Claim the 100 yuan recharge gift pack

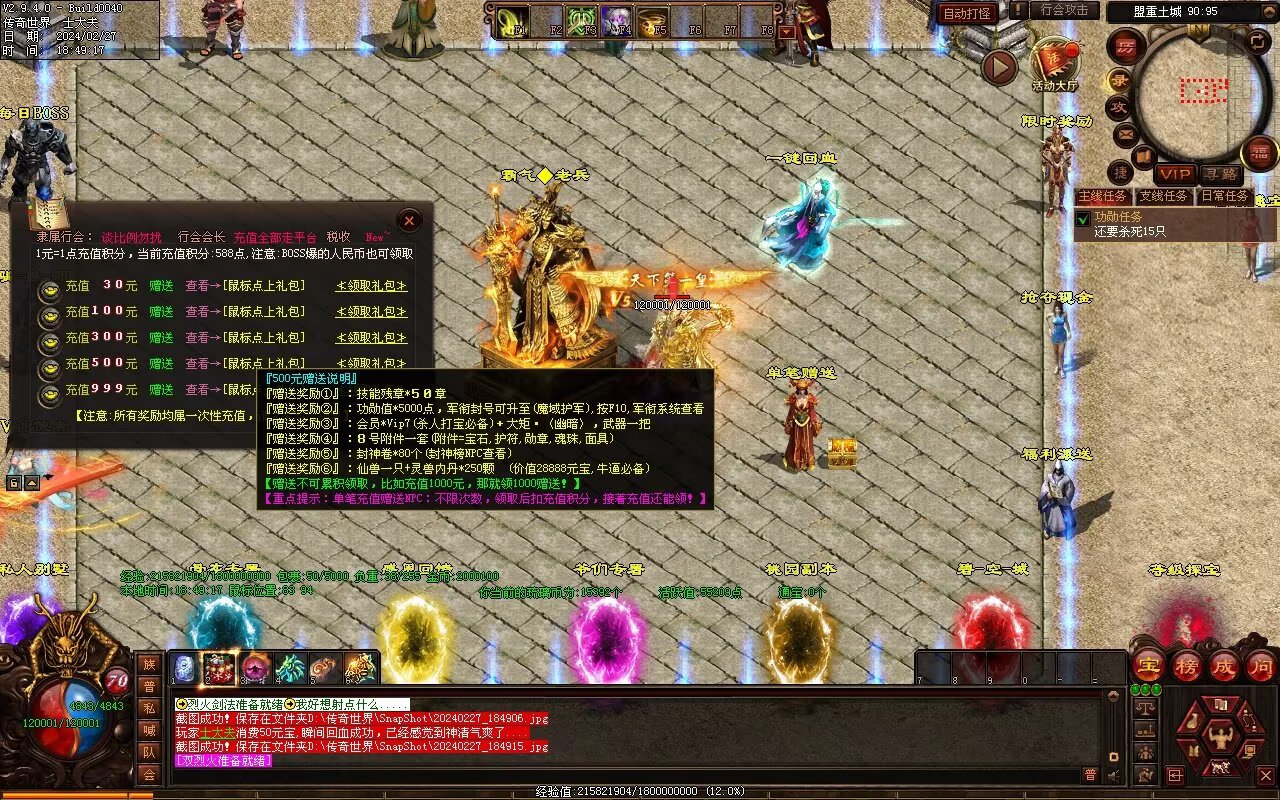371,312
